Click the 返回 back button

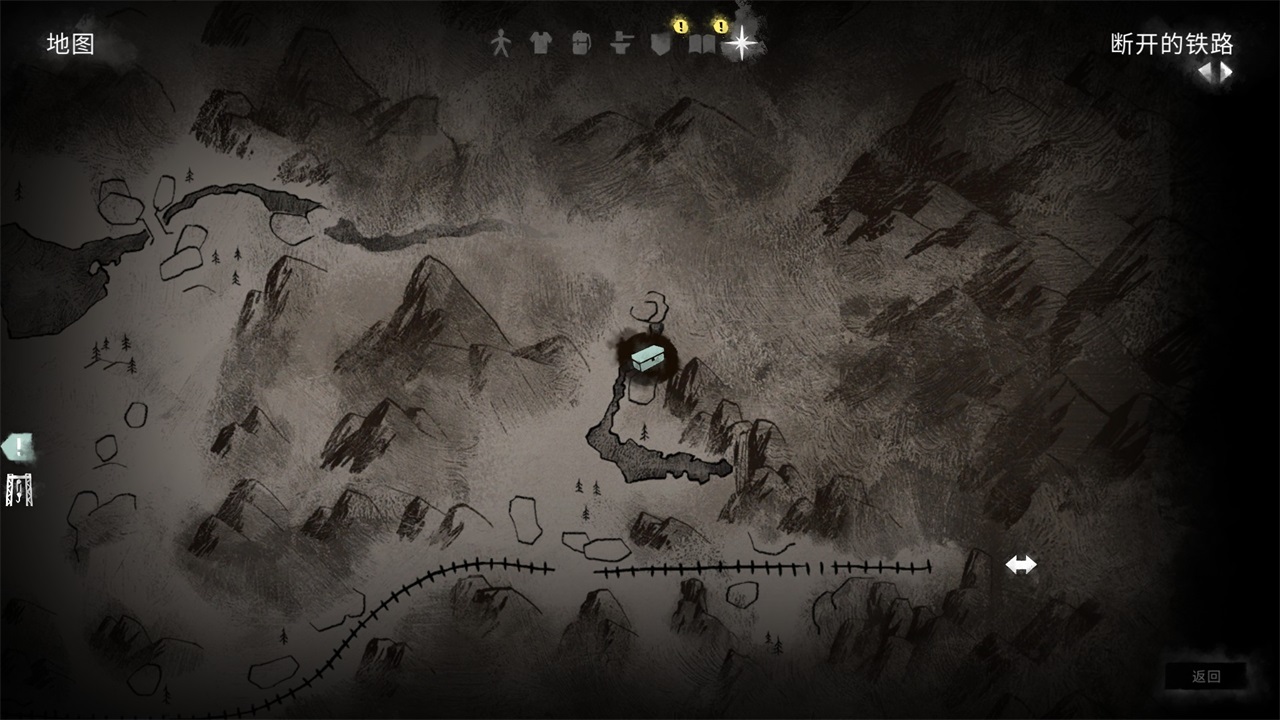click(x=1206, y=676)
